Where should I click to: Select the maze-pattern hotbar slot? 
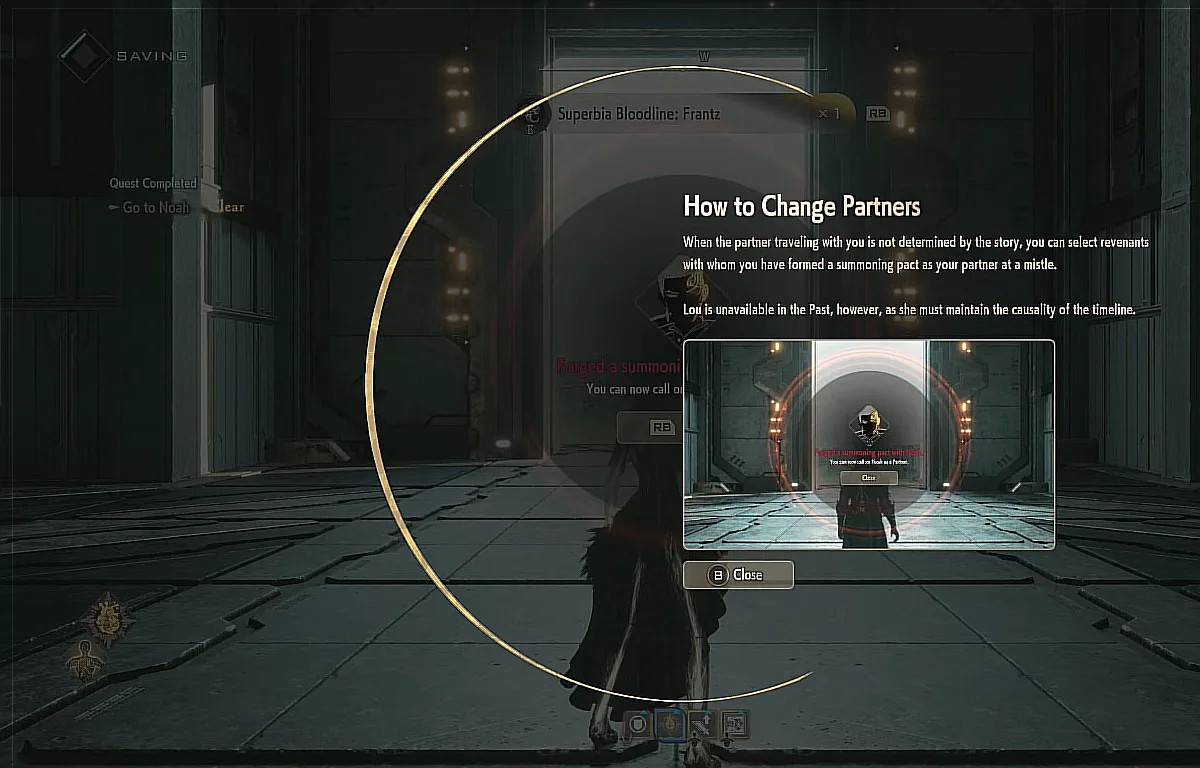734,723
